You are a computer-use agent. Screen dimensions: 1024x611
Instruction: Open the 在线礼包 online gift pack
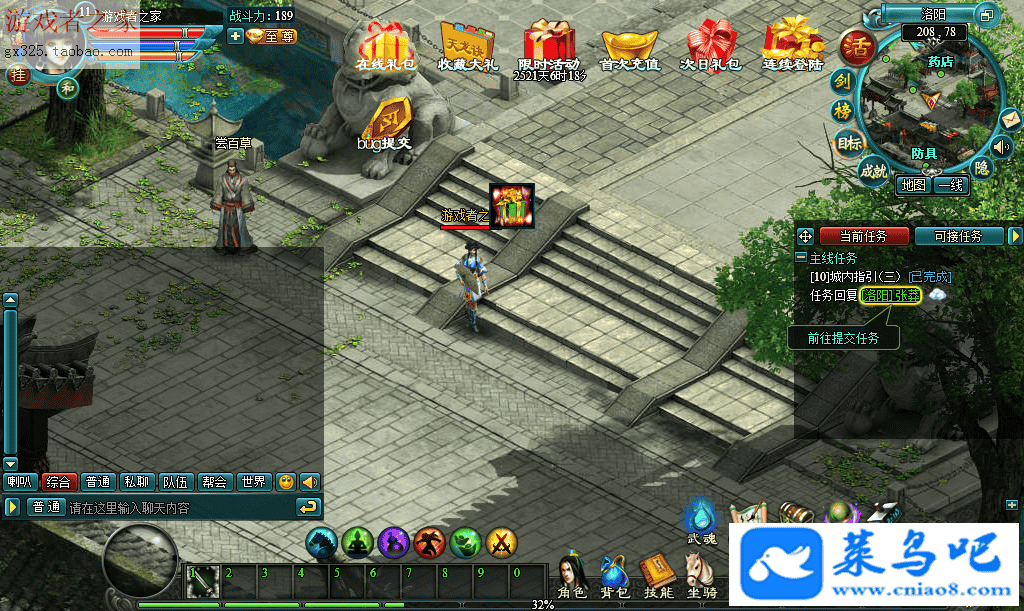point(385,46)
